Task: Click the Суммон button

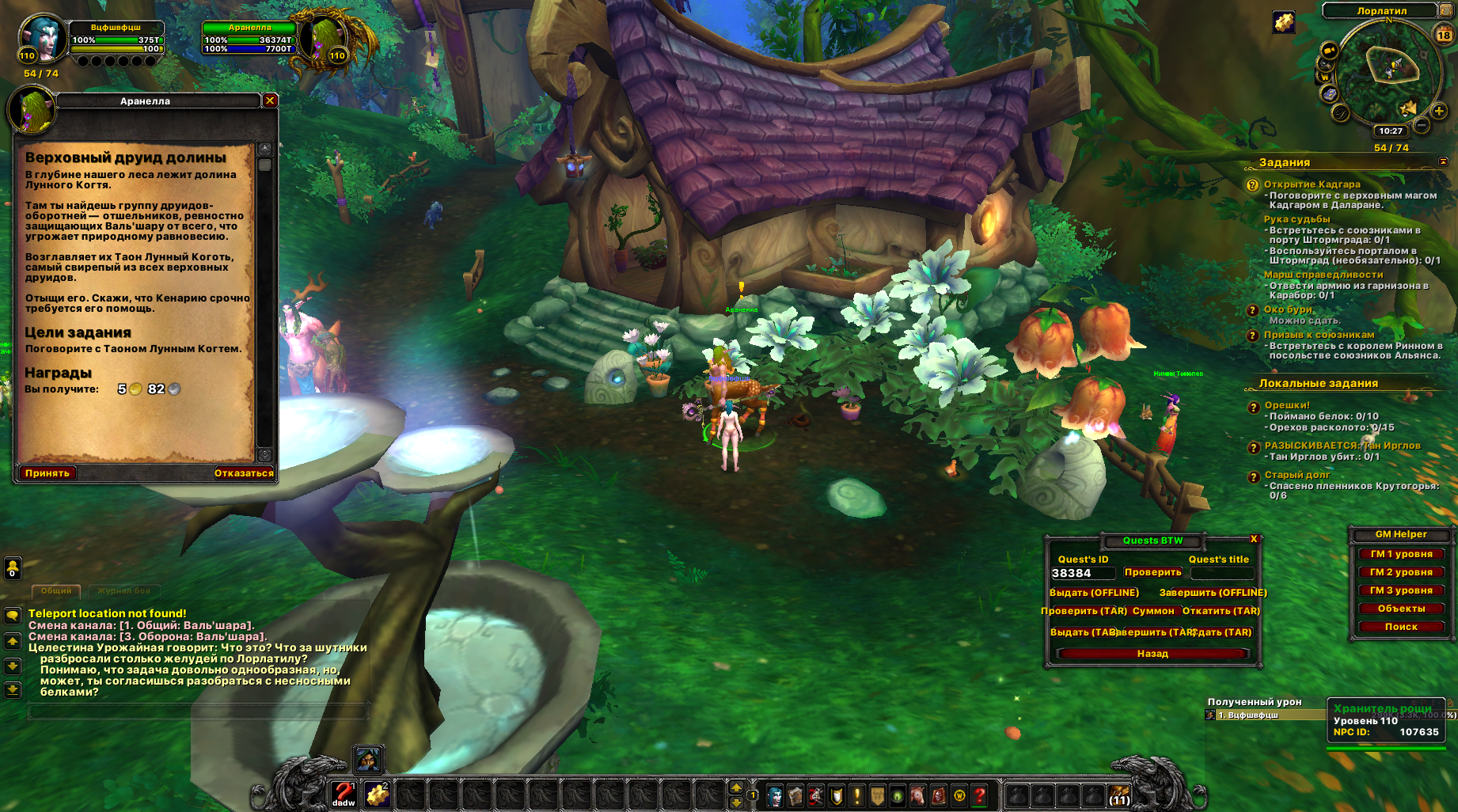Action: tap(1153, 611)
